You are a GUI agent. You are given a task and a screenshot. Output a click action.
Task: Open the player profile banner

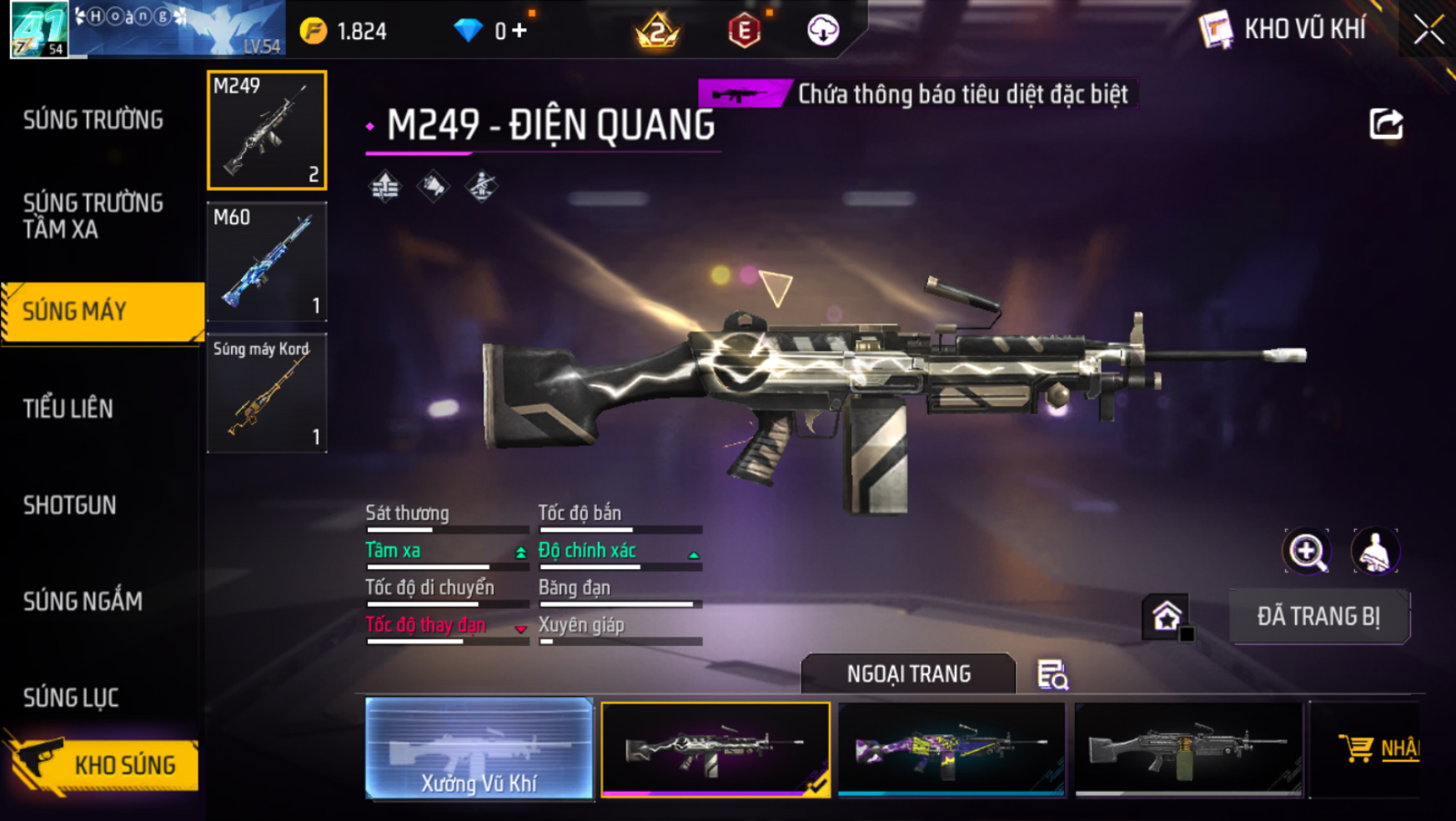148,30
